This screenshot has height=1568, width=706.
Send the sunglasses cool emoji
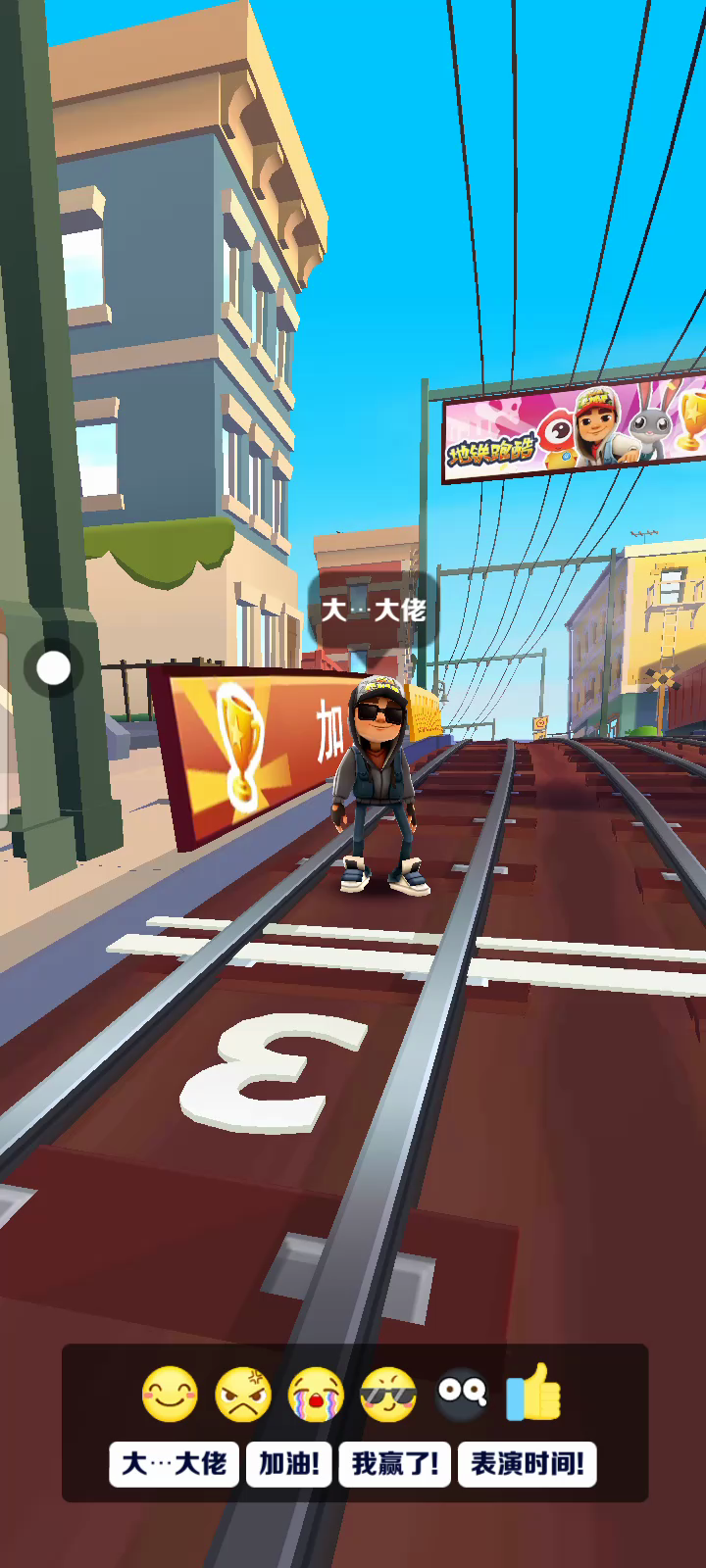tap(388, 1394)
